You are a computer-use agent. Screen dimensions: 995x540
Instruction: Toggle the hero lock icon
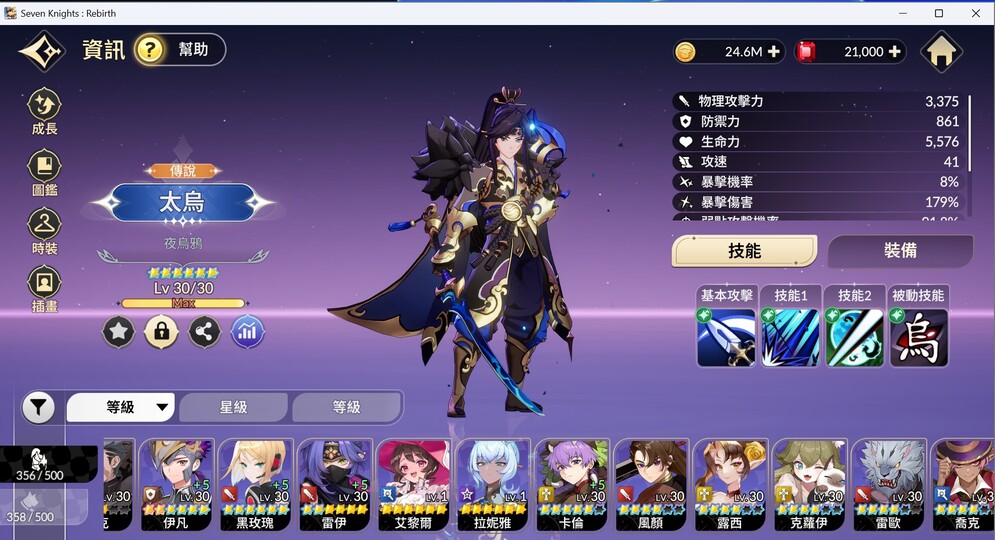coord(161,332)
